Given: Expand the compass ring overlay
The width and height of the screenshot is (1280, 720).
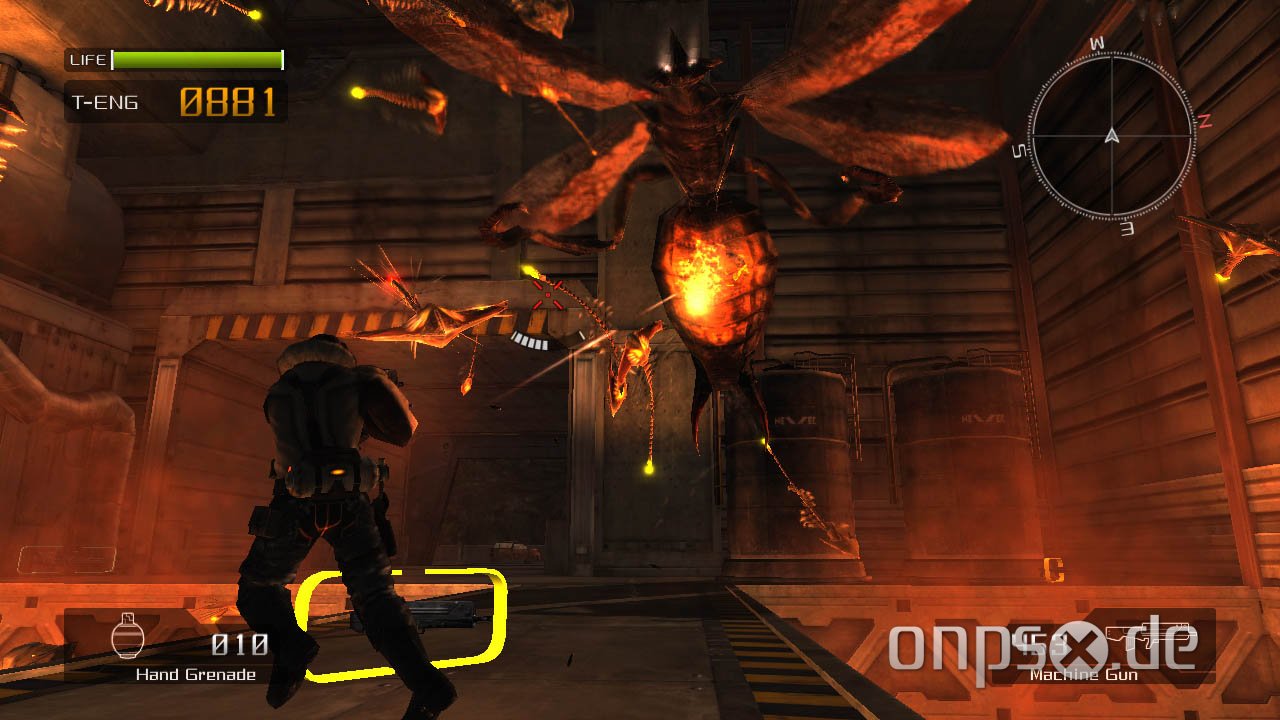Looking at the screenshot, I should tap(1110, 135).
